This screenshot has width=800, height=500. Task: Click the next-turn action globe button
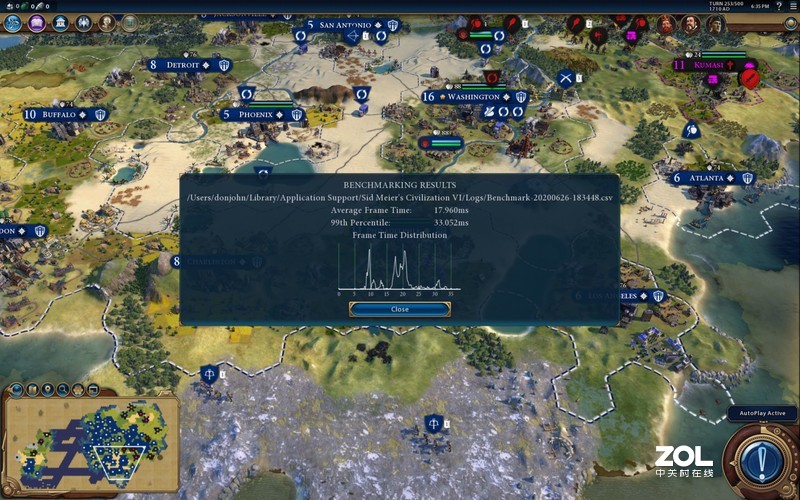coord(762,460)
